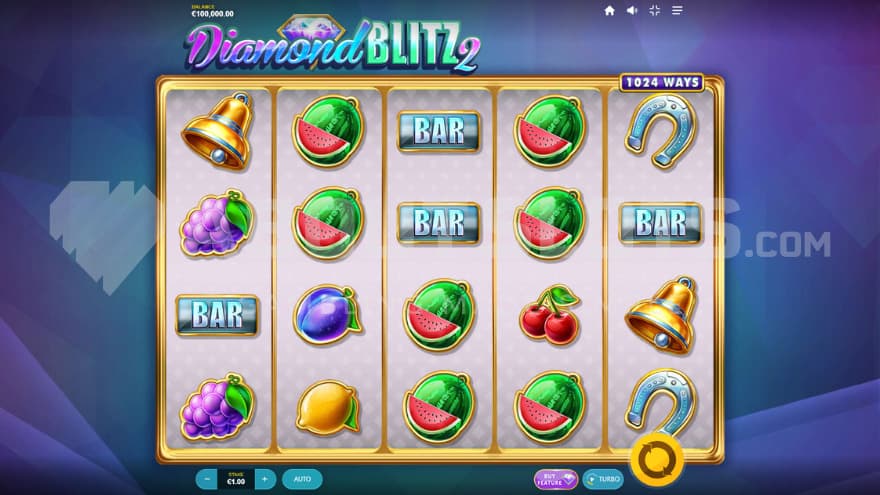This screenshot has width=880, height=495.
Task: Exit fullscreen mode
Action: [655, 11]
